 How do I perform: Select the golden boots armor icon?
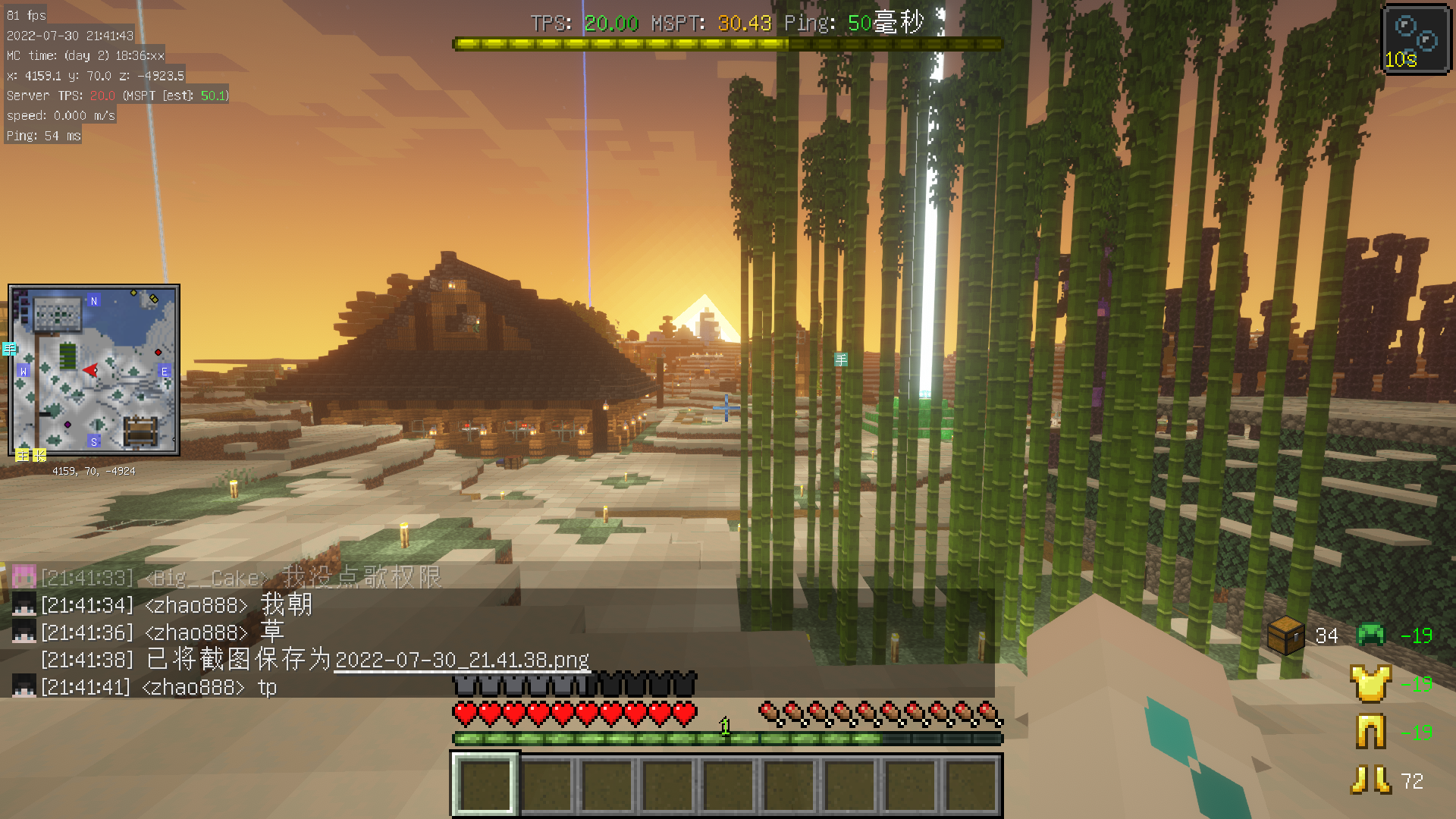click(x=1370, y=780)
